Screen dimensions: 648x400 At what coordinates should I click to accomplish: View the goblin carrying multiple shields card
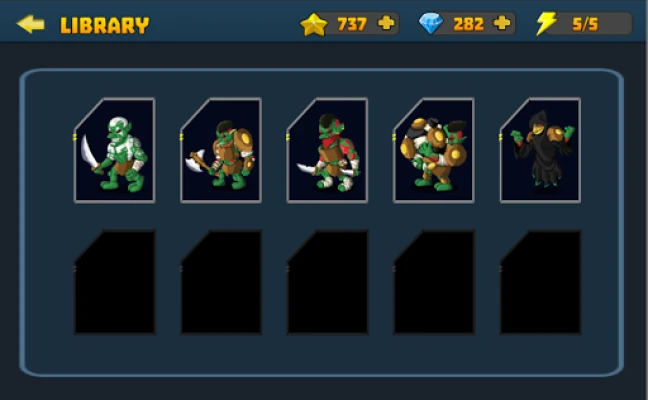coord(434,150)
